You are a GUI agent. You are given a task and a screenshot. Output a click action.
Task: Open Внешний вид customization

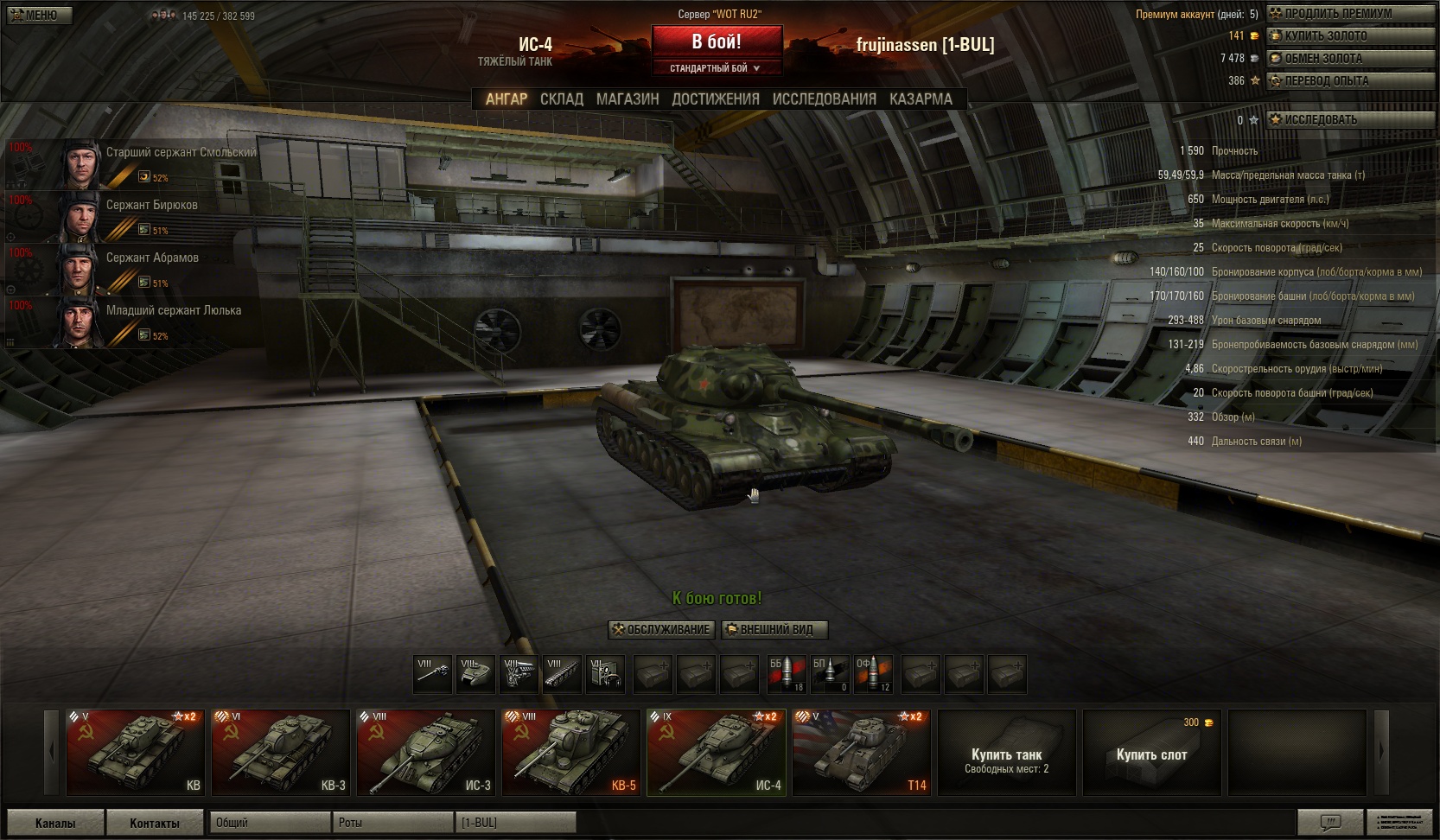(x=774, y=630)
